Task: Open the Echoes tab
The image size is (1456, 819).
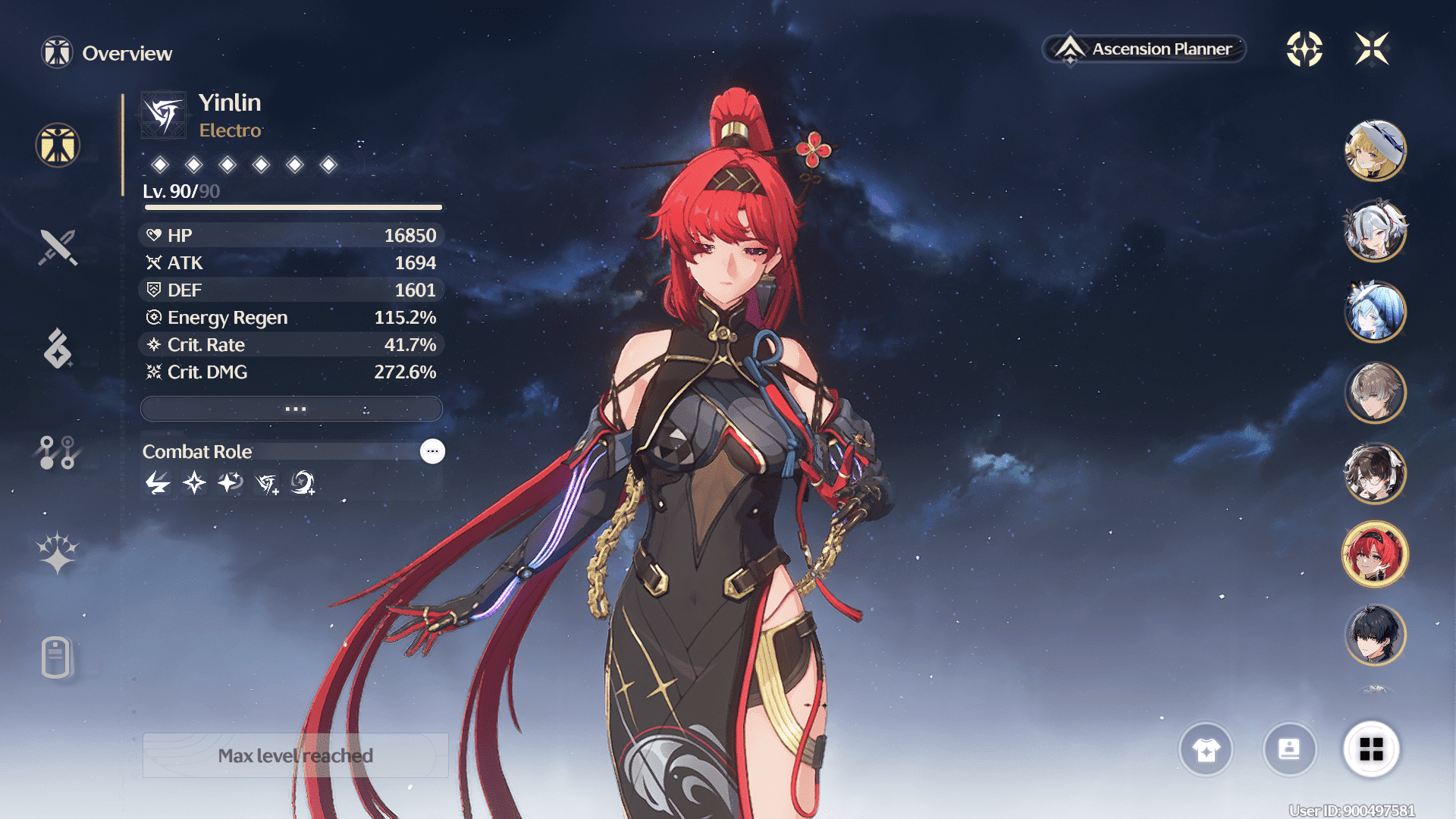Action: 58,349
